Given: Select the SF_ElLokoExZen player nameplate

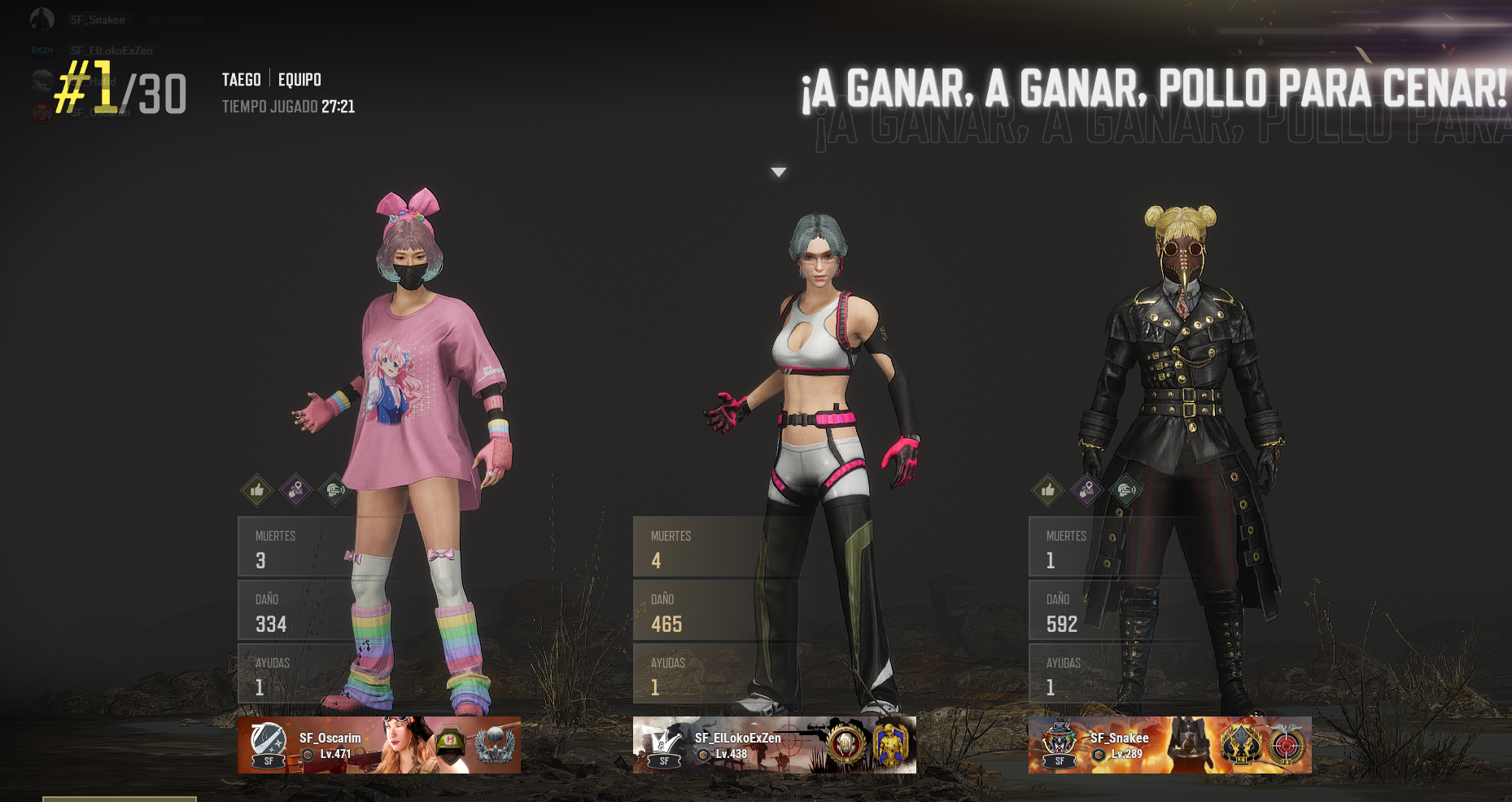Looking at the screenshot, I should tap(774, 745).
